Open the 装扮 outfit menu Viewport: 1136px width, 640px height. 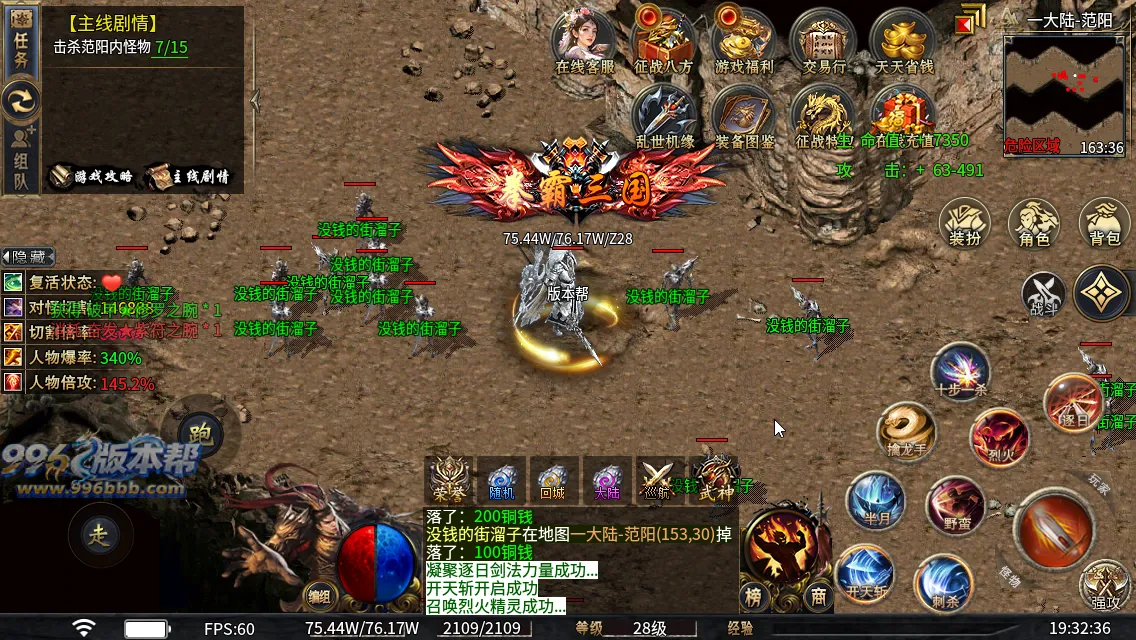point(964,223)
